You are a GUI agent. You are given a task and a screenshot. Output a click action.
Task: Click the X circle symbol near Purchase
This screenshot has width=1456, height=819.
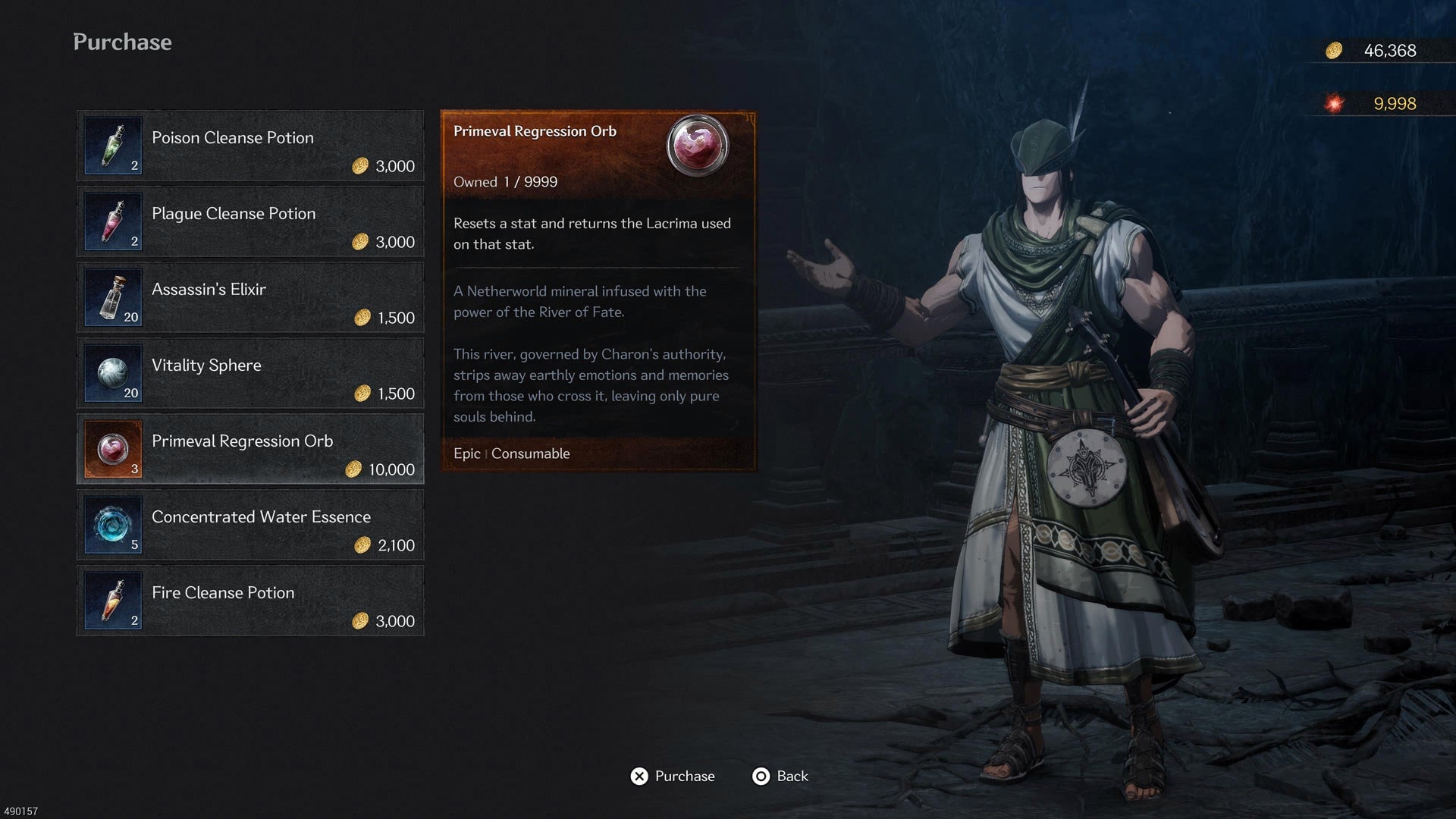click(639, 777)
